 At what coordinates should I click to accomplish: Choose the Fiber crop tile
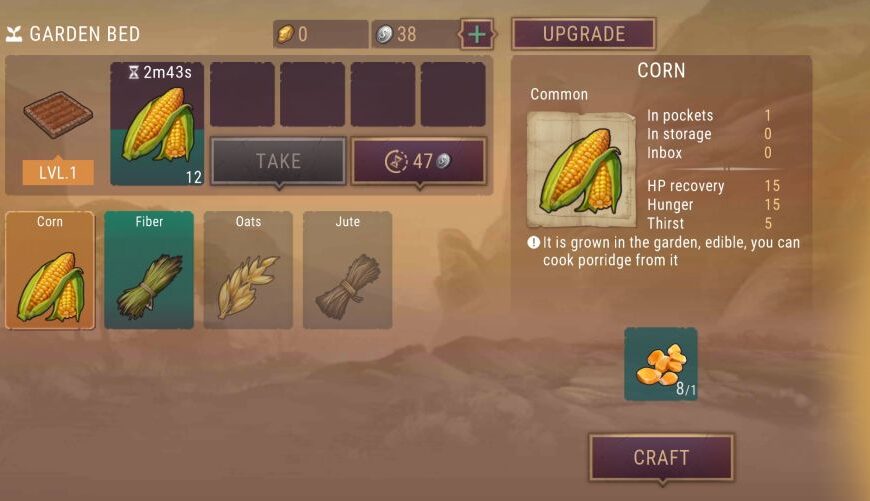pos(149,270)
